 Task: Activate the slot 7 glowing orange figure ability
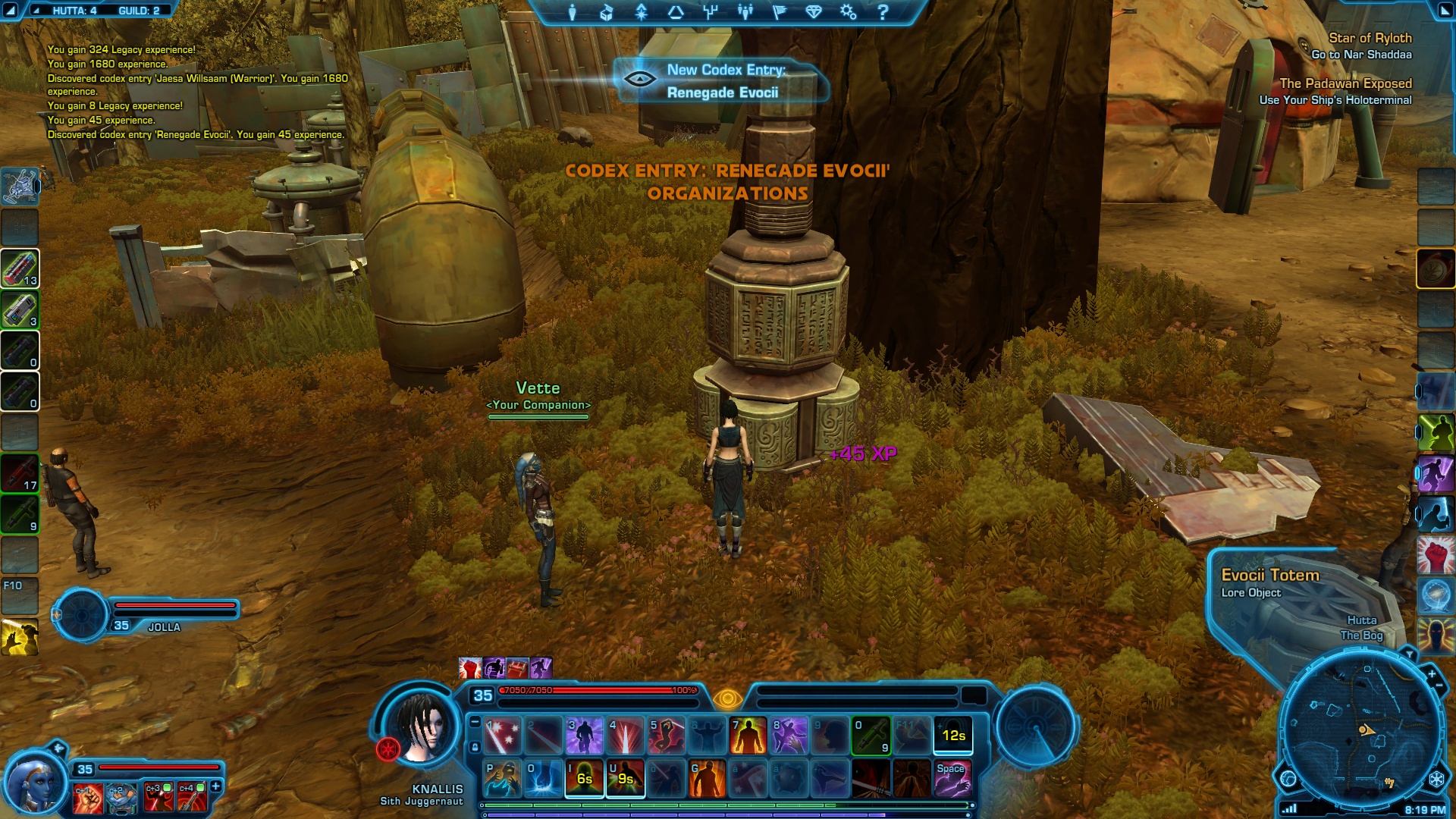tap(748, 736)
